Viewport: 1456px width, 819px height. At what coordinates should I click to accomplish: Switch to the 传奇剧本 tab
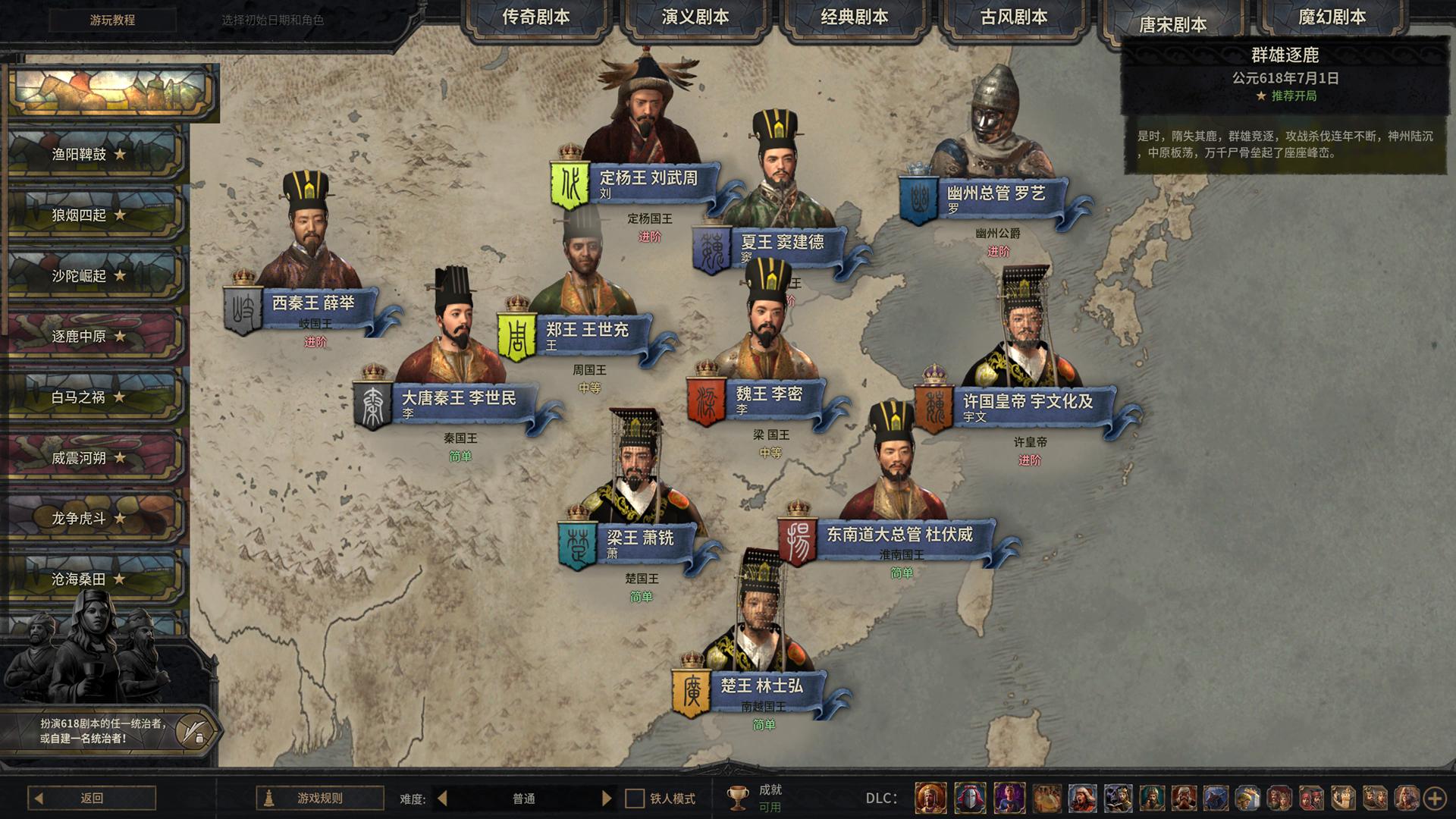click(x=535, y=17)
